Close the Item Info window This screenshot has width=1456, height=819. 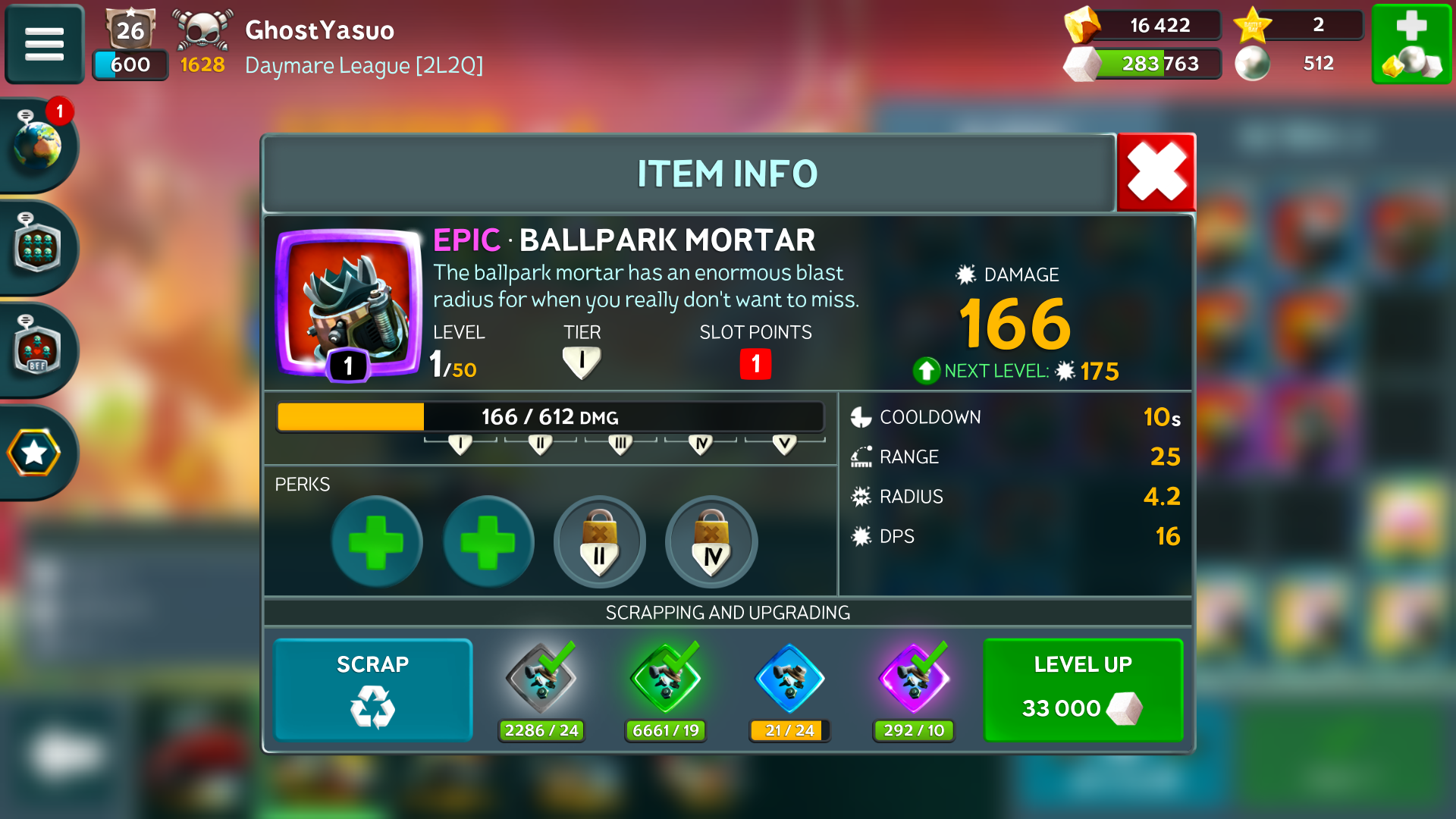tap(1156, 173)
